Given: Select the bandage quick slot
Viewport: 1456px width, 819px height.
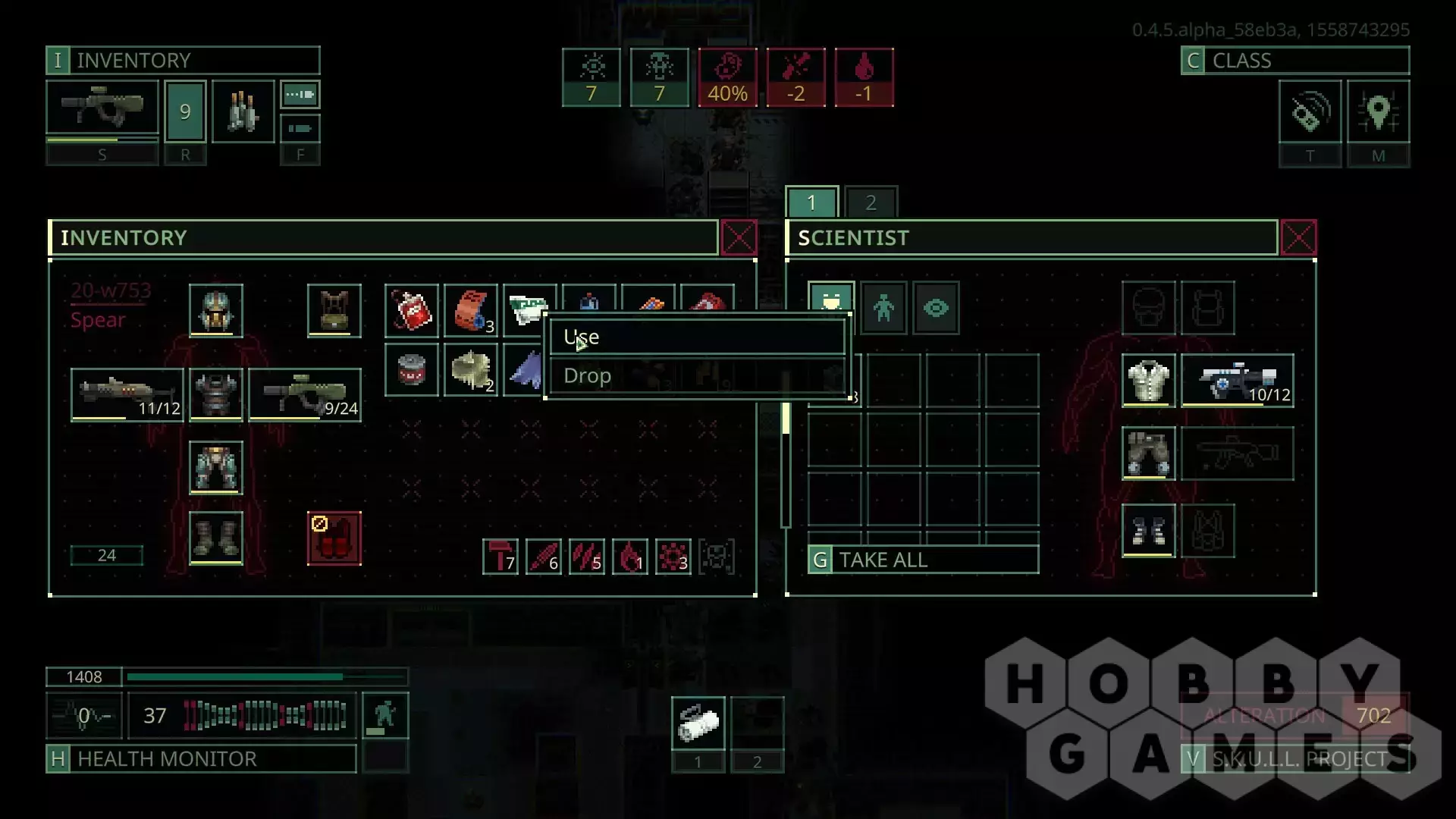Looking at the screenshot, I should 698,723.
